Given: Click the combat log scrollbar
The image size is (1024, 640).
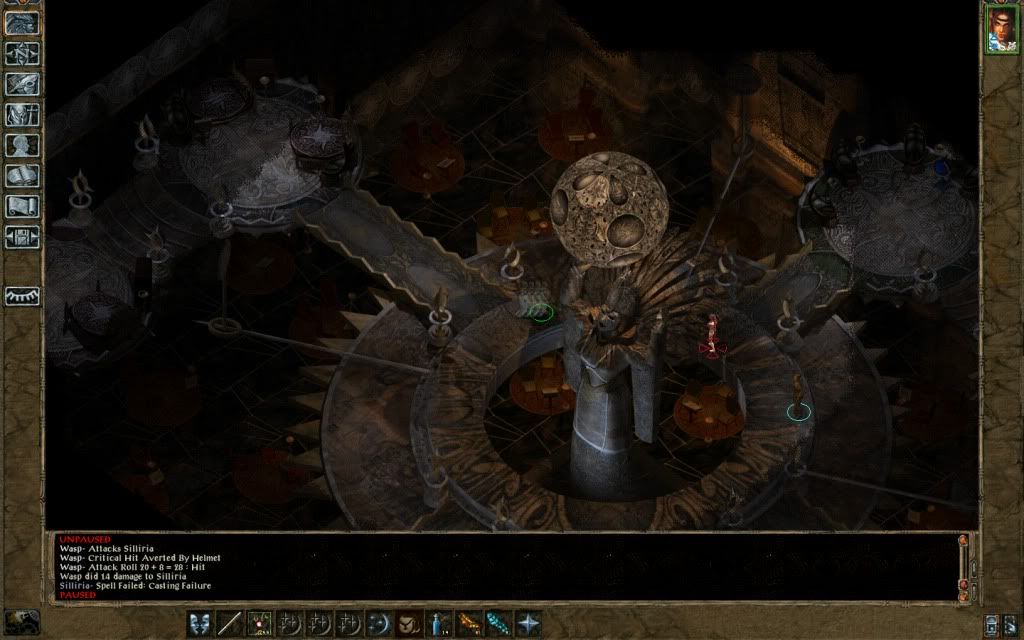Looking at the screenshot, I should (x=964, y=565).
